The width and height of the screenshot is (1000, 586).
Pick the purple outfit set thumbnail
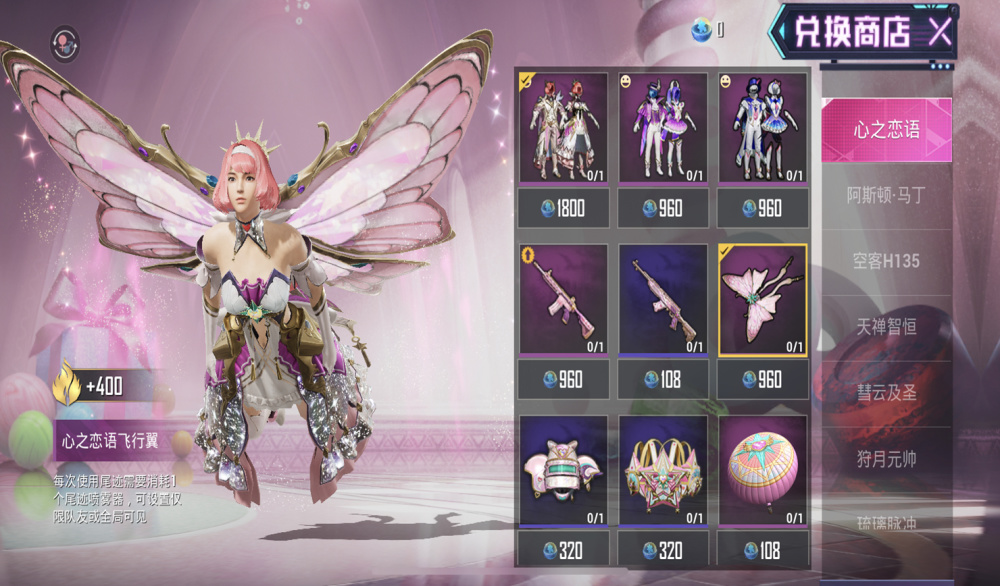[x=663, y=127]
